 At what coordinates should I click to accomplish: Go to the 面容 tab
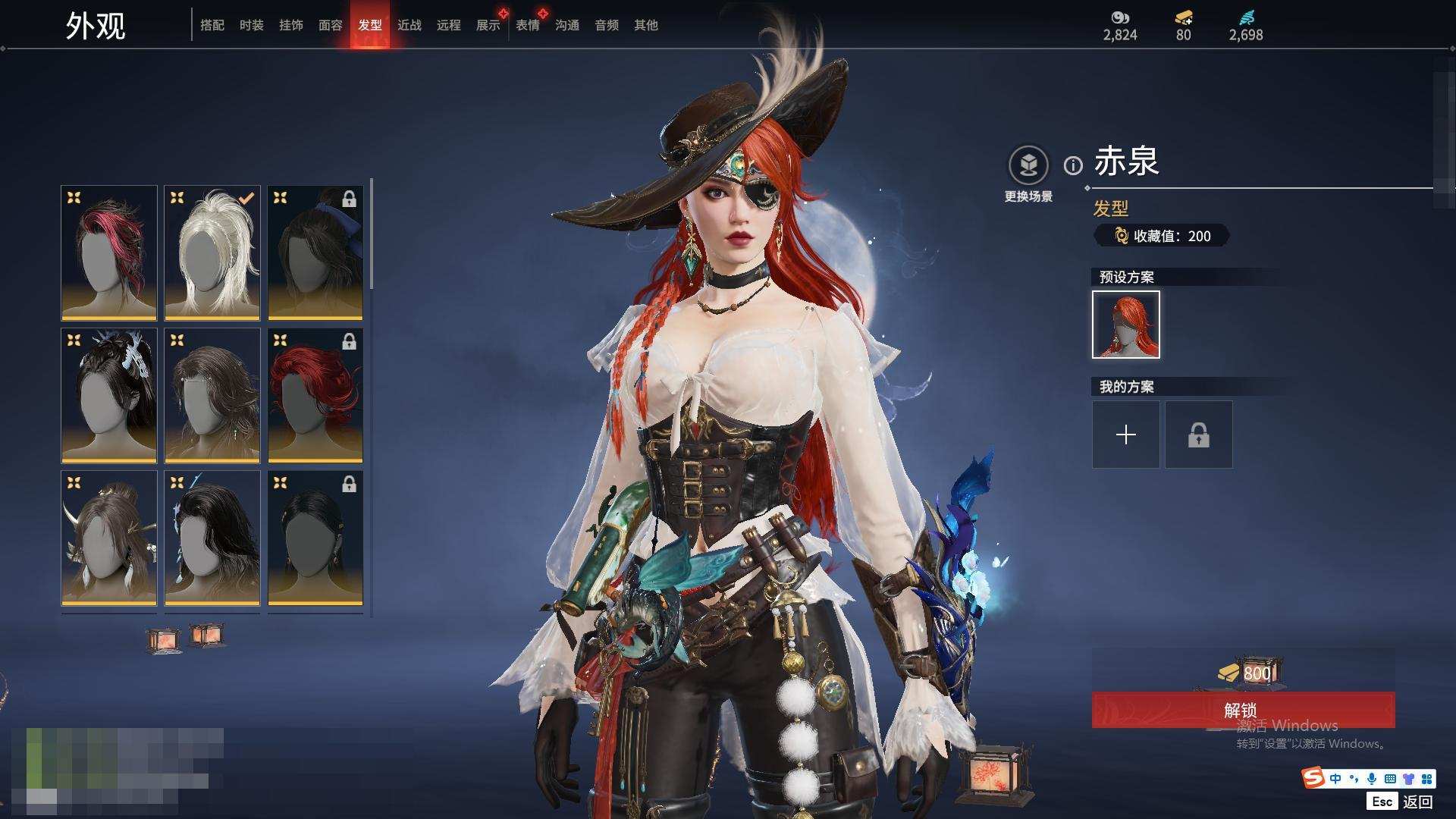[330, 25]
